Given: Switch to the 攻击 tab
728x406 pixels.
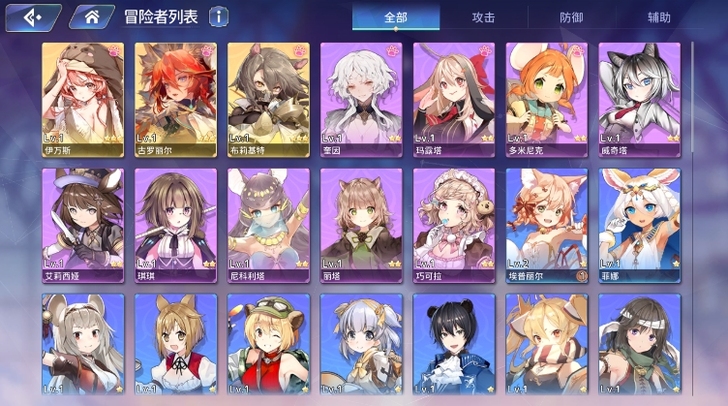Looking at the screenshot, I should coord(483,17).
